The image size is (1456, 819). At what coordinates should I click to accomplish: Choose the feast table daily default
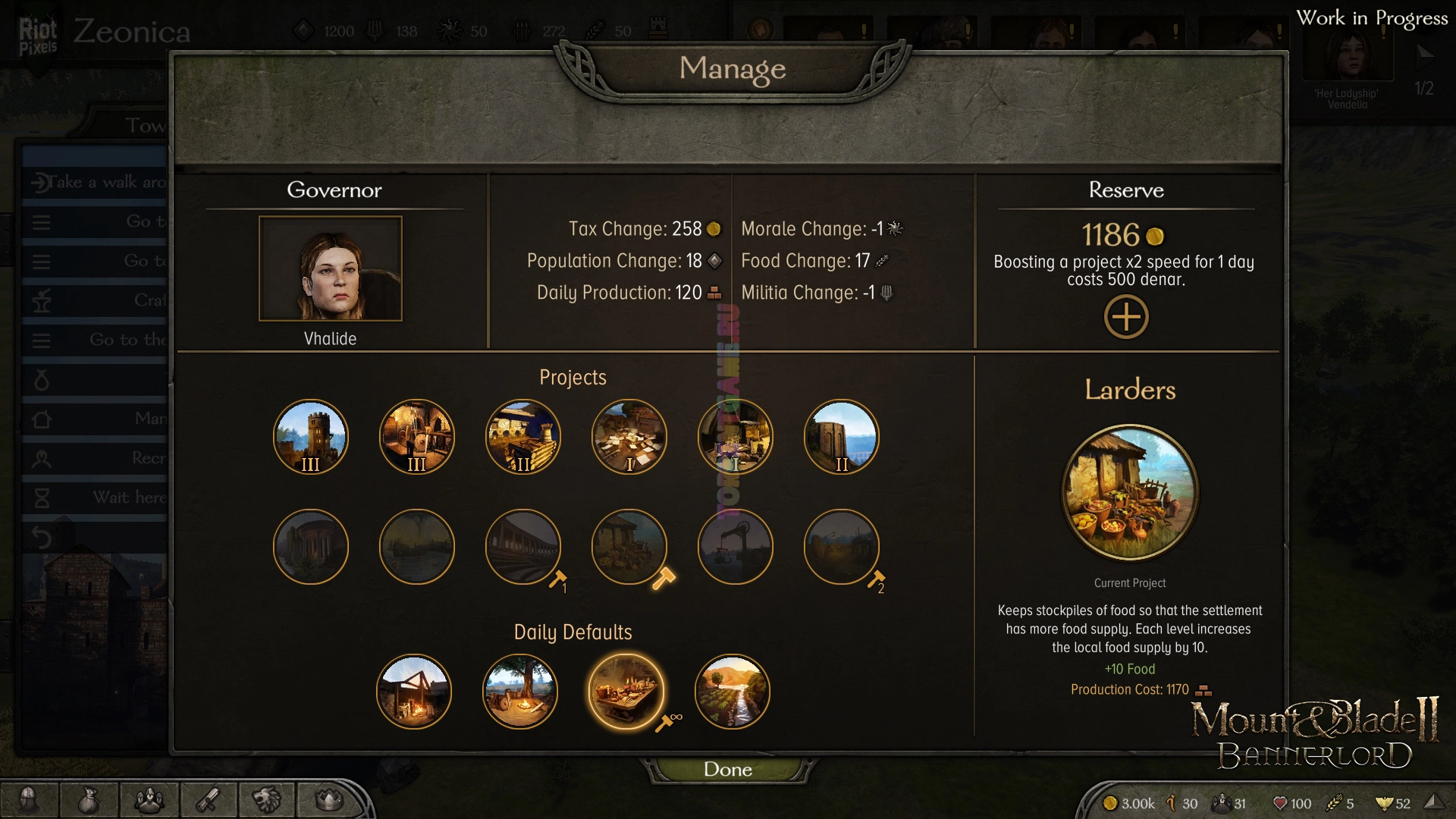[x=626, y=692]
